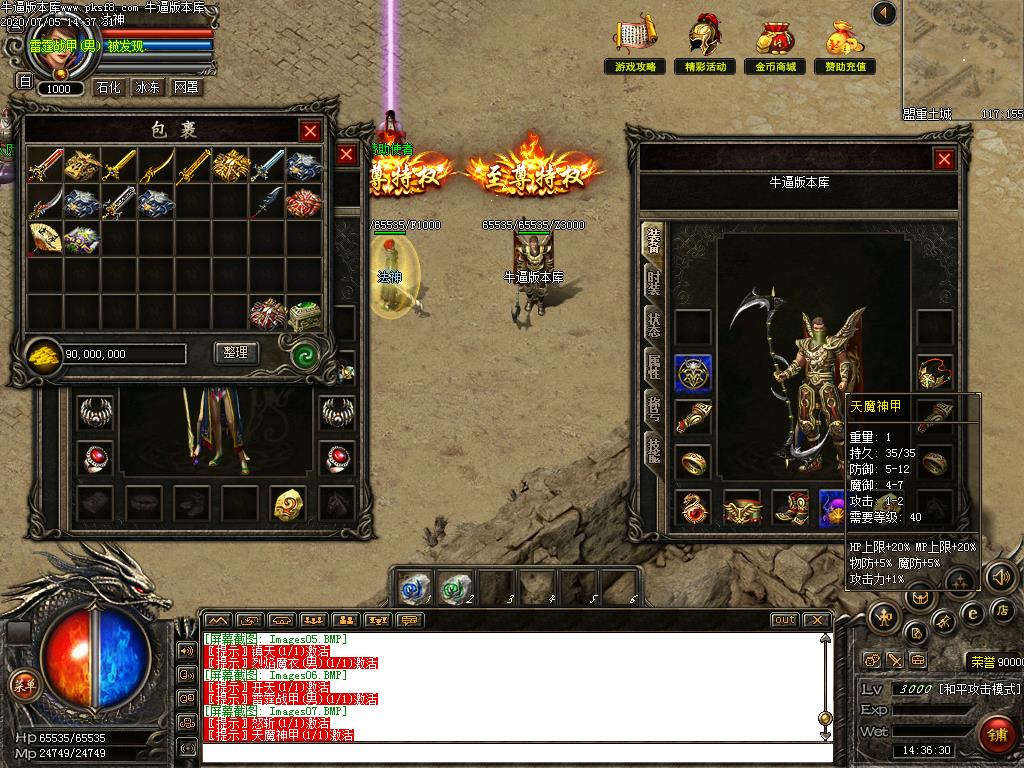Open 赞助充值 recharge menu

click(845, 45)
